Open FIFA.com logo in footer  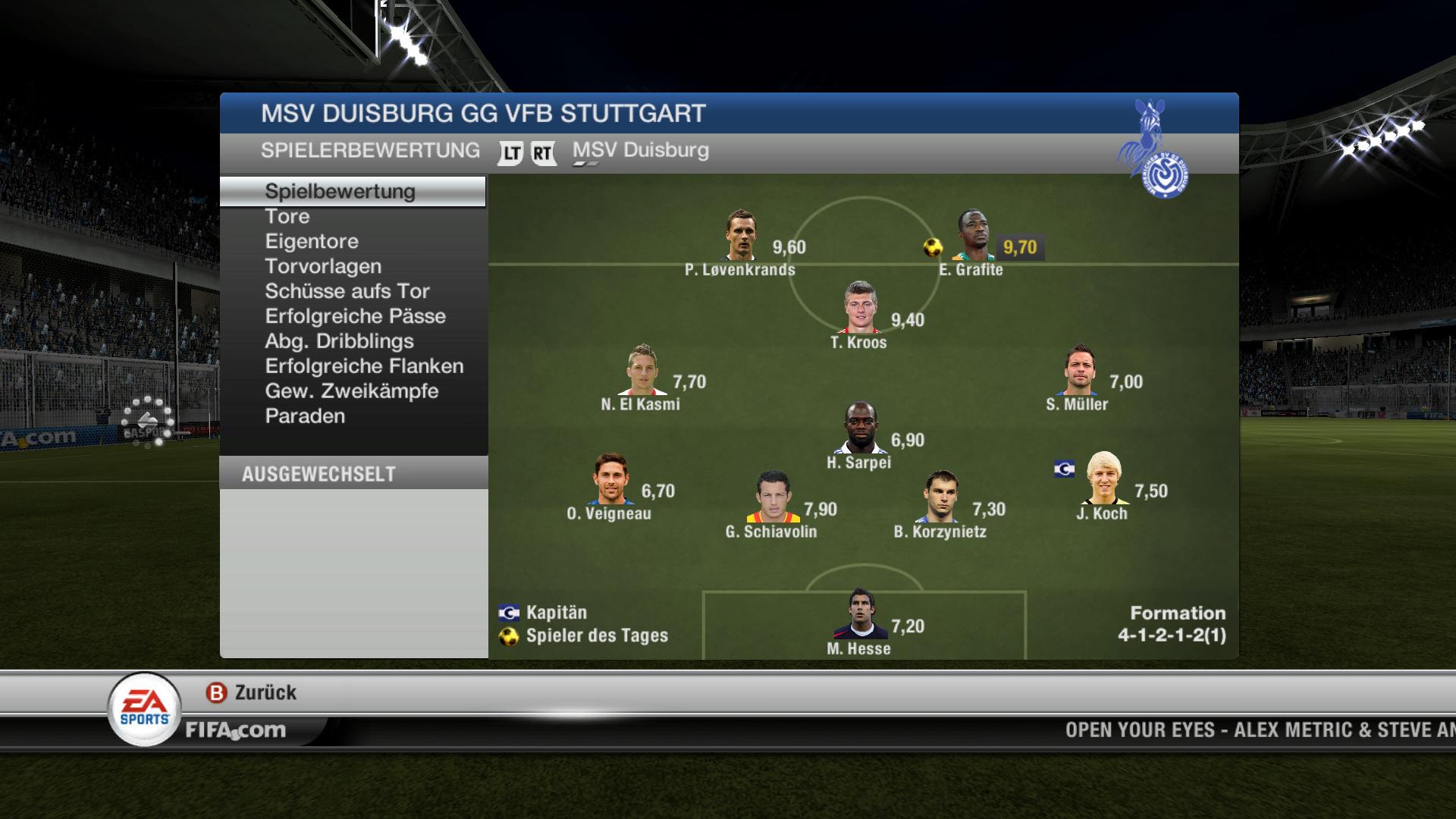point(236,730)
